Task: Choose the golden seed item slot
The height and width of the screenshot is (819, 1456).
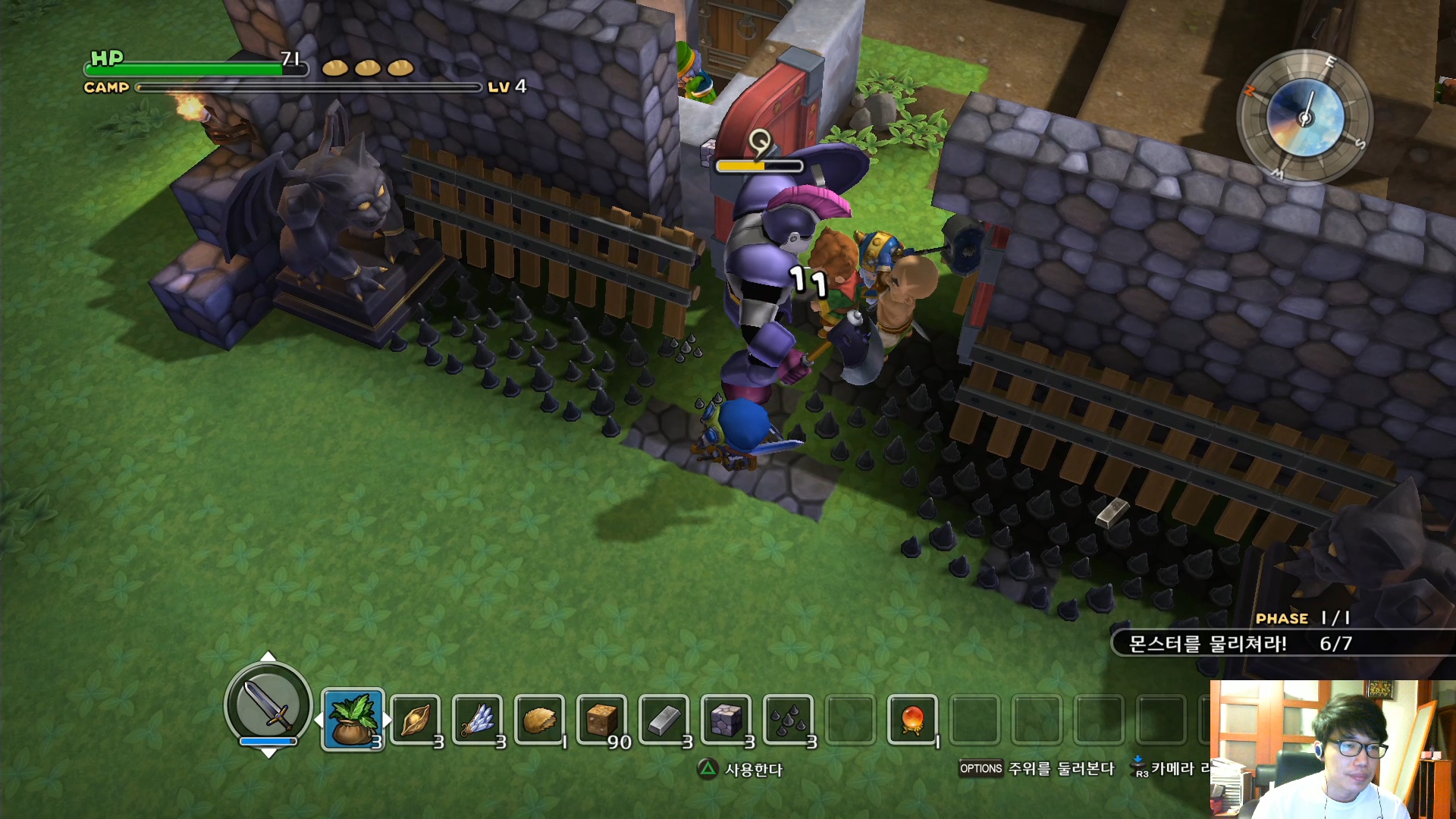Action: tap(416, 720)
